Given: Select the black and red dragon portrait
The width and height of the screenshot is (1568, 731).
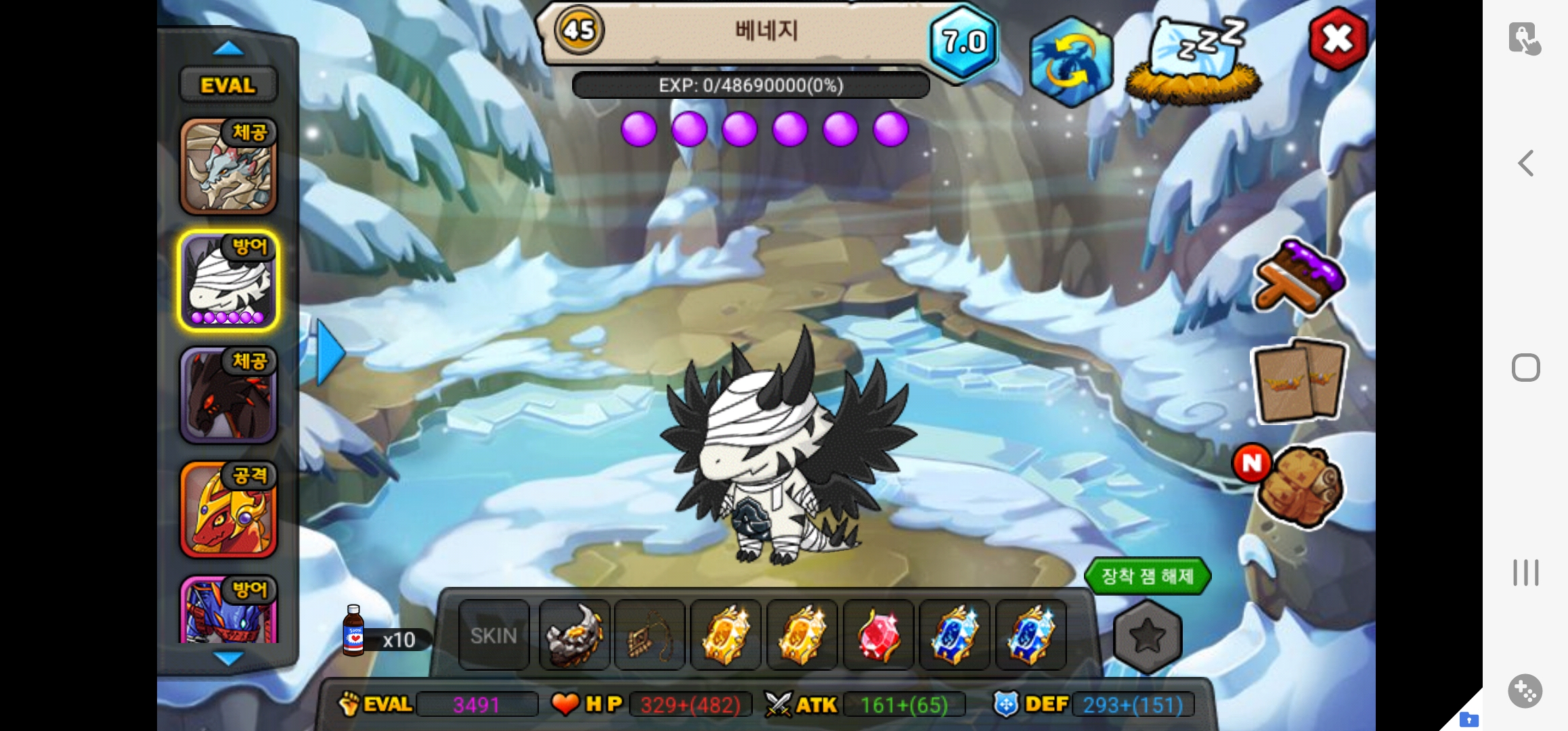Looking at the screenshot, I should coord(228,395).
